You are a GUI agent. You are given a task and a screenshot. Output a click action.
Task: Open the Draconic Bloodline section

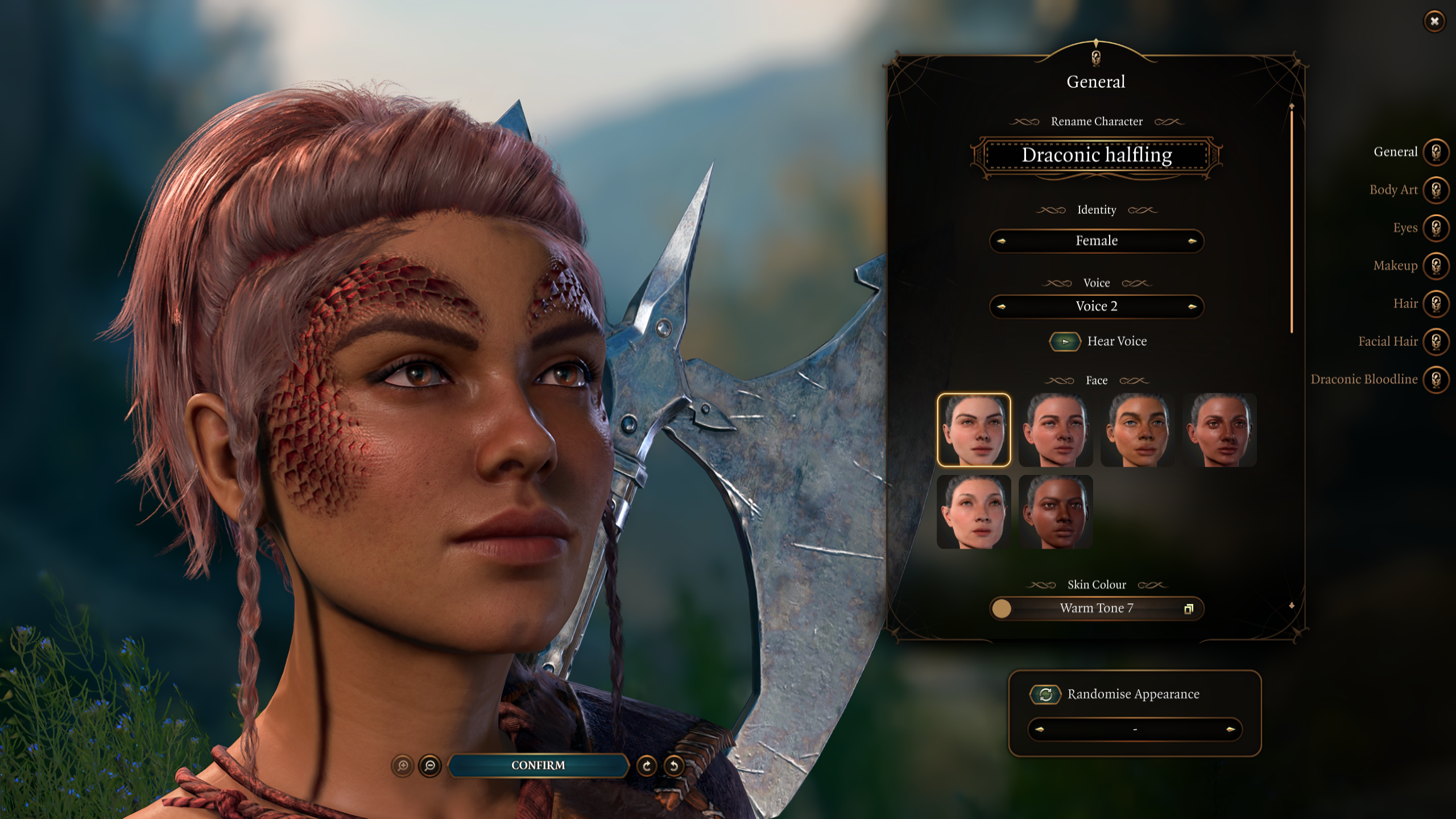1436,379
